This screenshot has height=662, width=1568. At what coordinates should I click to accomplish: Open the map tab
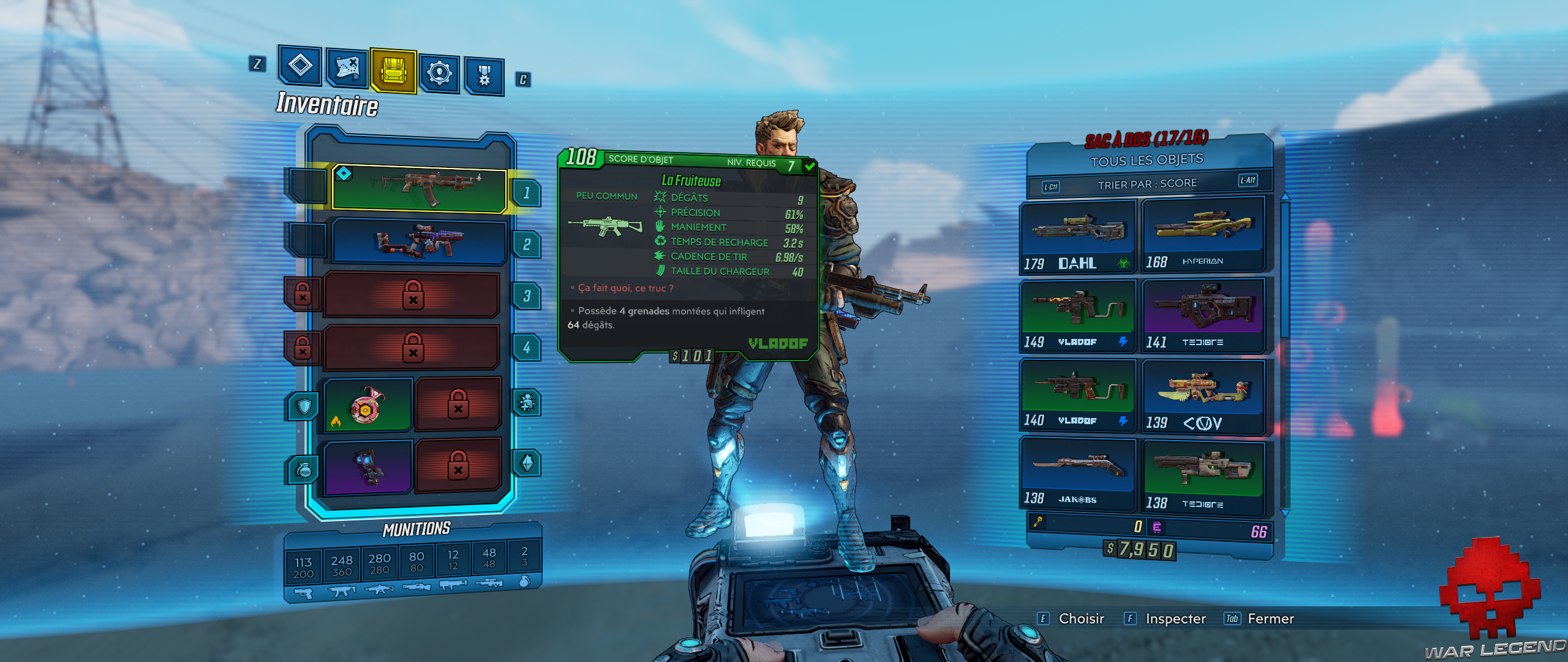click(347, 68)
